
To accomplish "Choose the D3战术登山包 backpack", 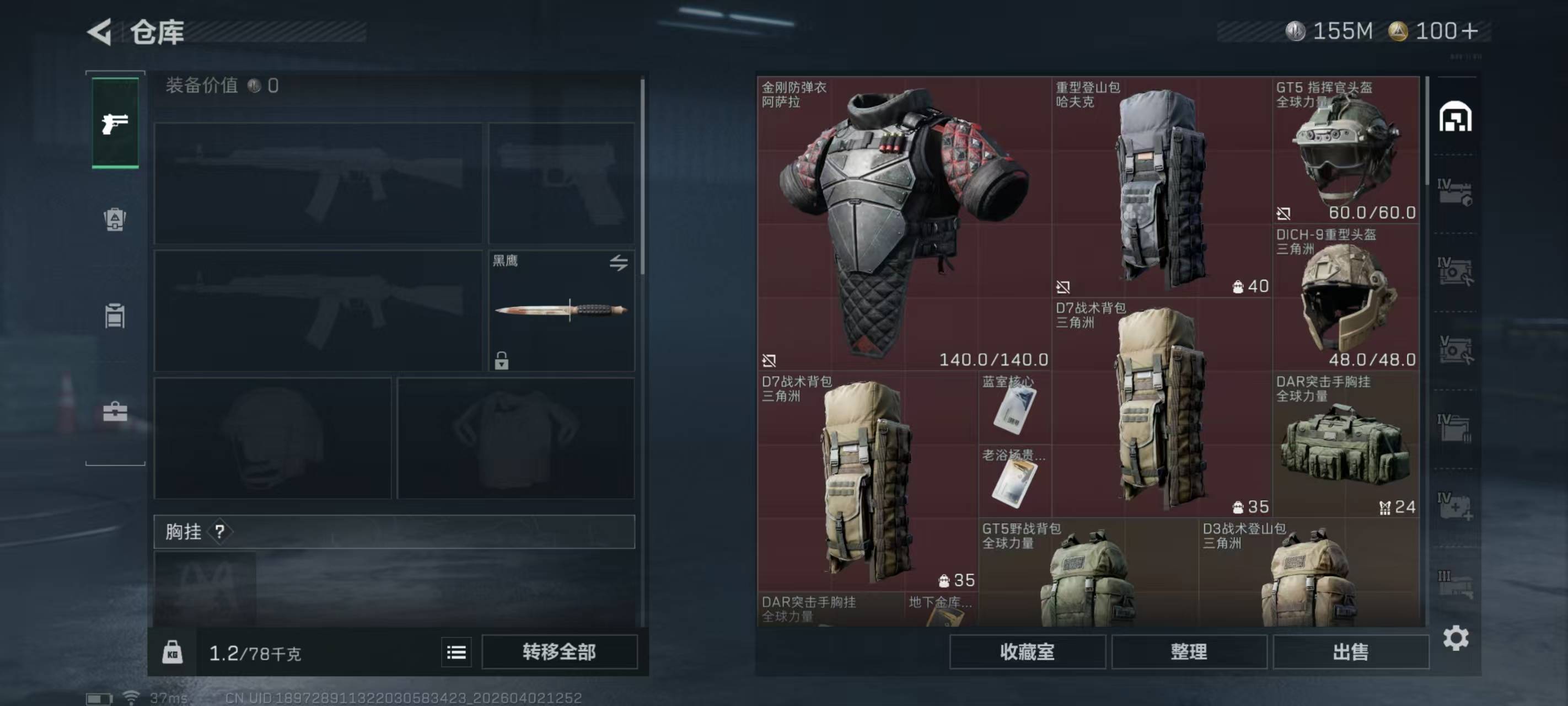I will click(1309, 573).
